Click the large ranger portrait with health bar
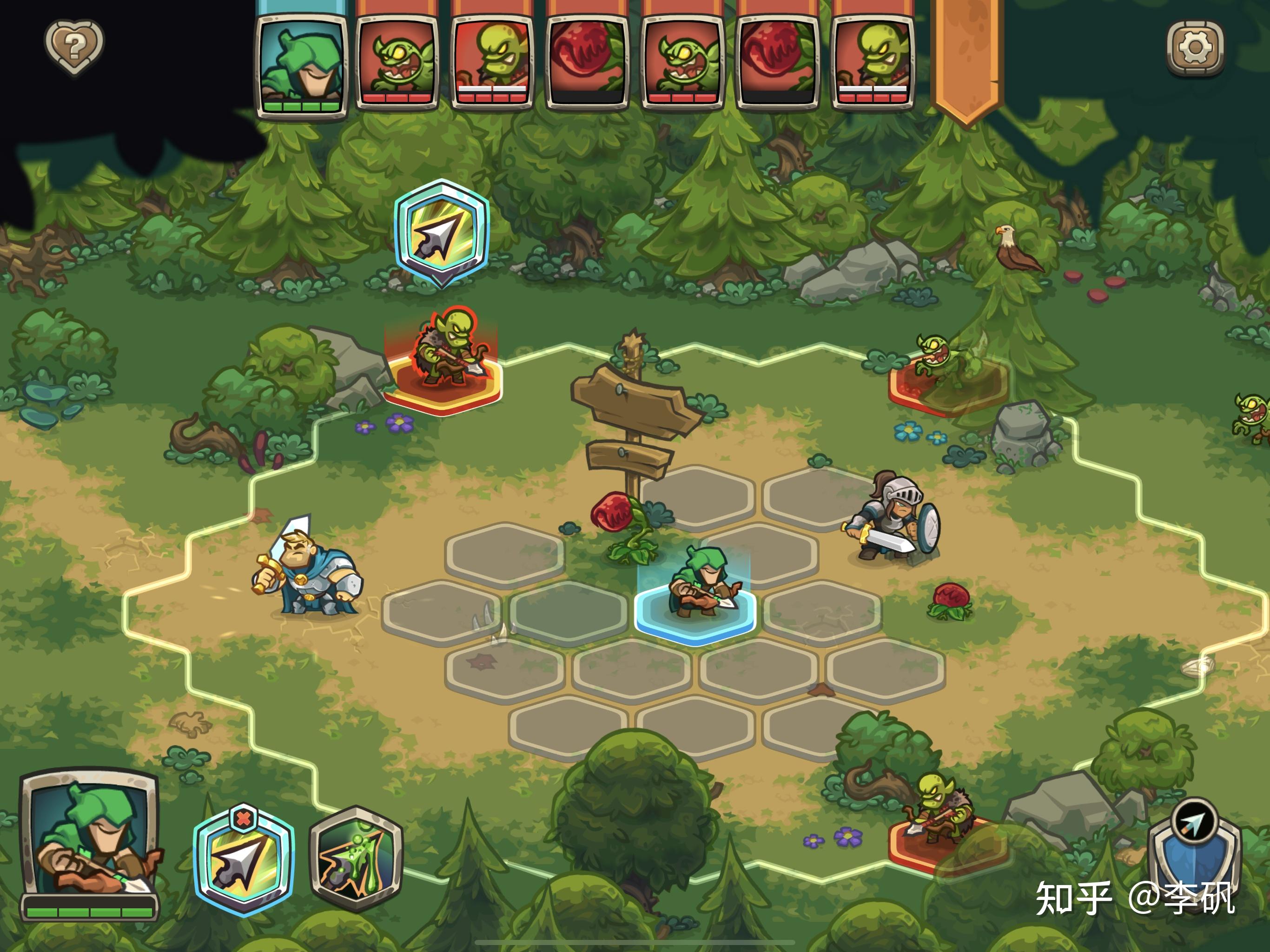Screen dimensions: 1270x952 90,841
